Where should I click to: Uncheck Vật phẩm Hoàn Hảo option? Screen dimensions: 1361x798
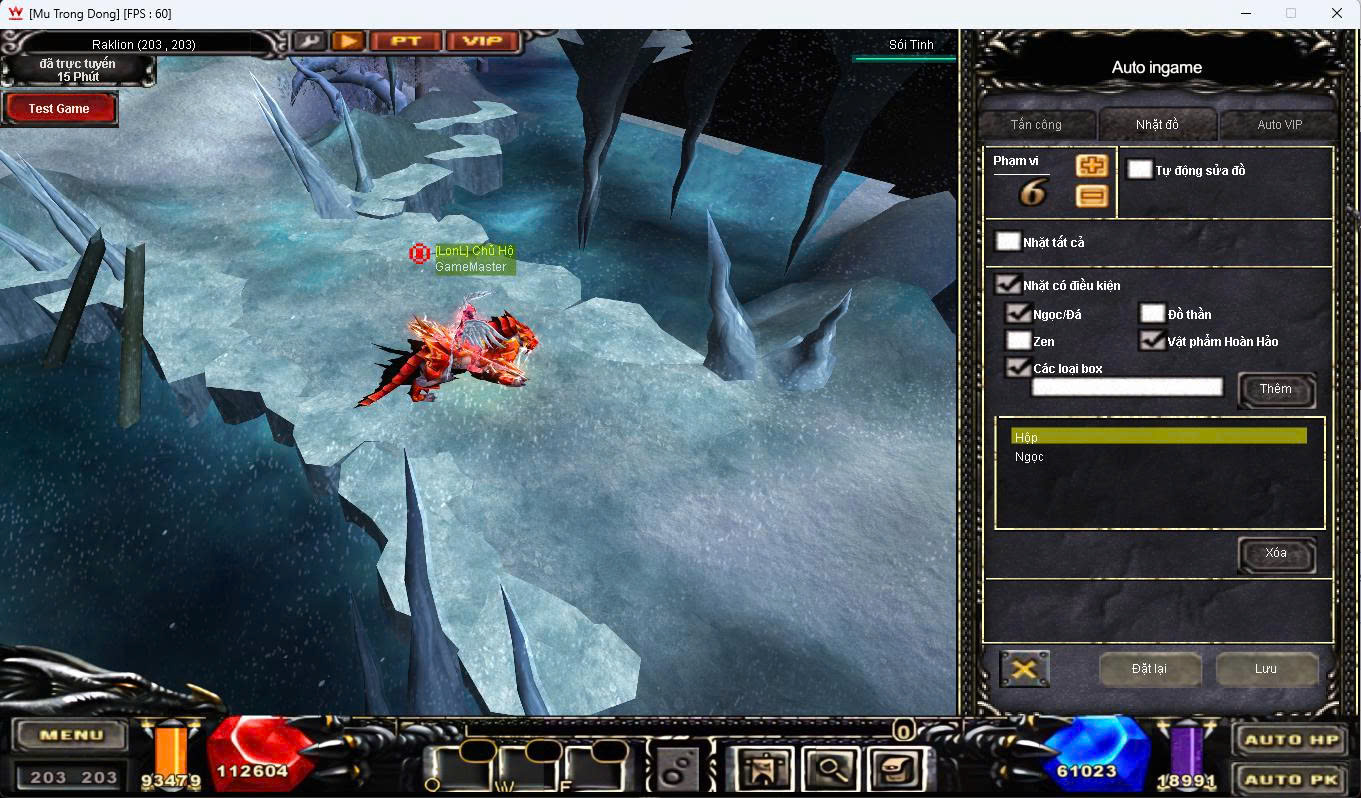coord(1153,341)
